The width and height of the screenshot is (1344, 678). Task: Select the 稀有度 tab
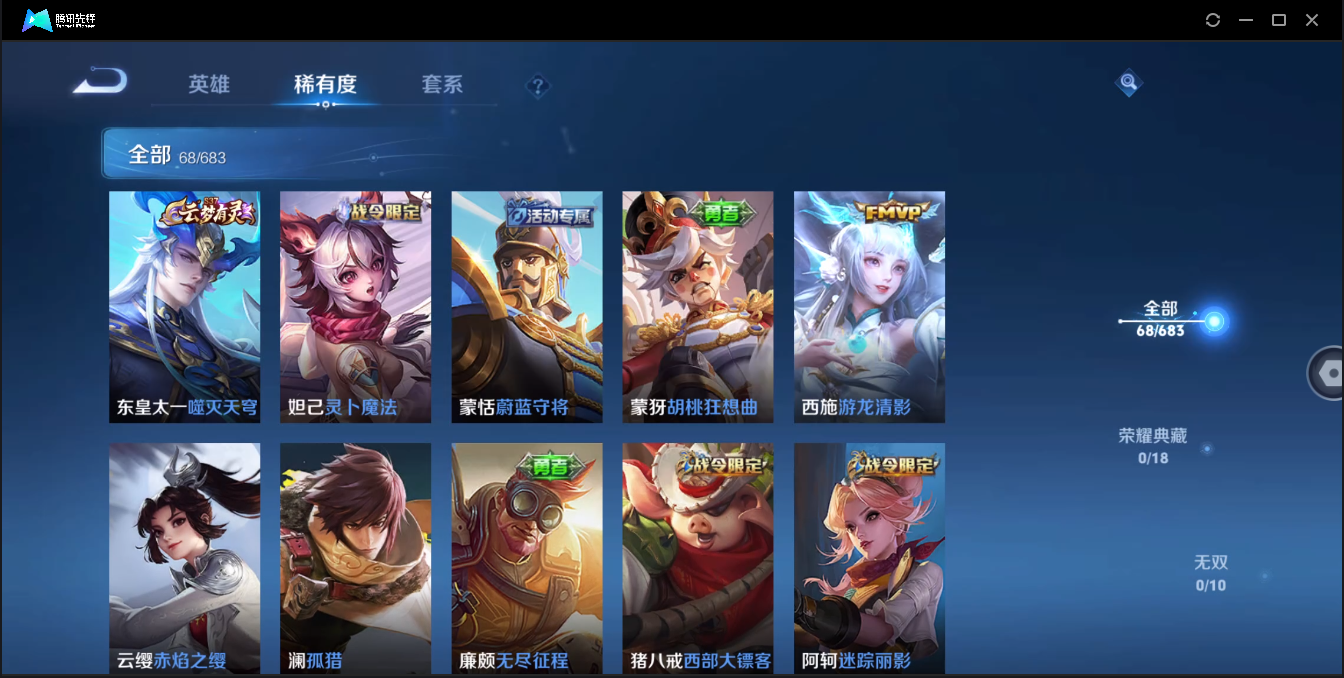point(325,85)
